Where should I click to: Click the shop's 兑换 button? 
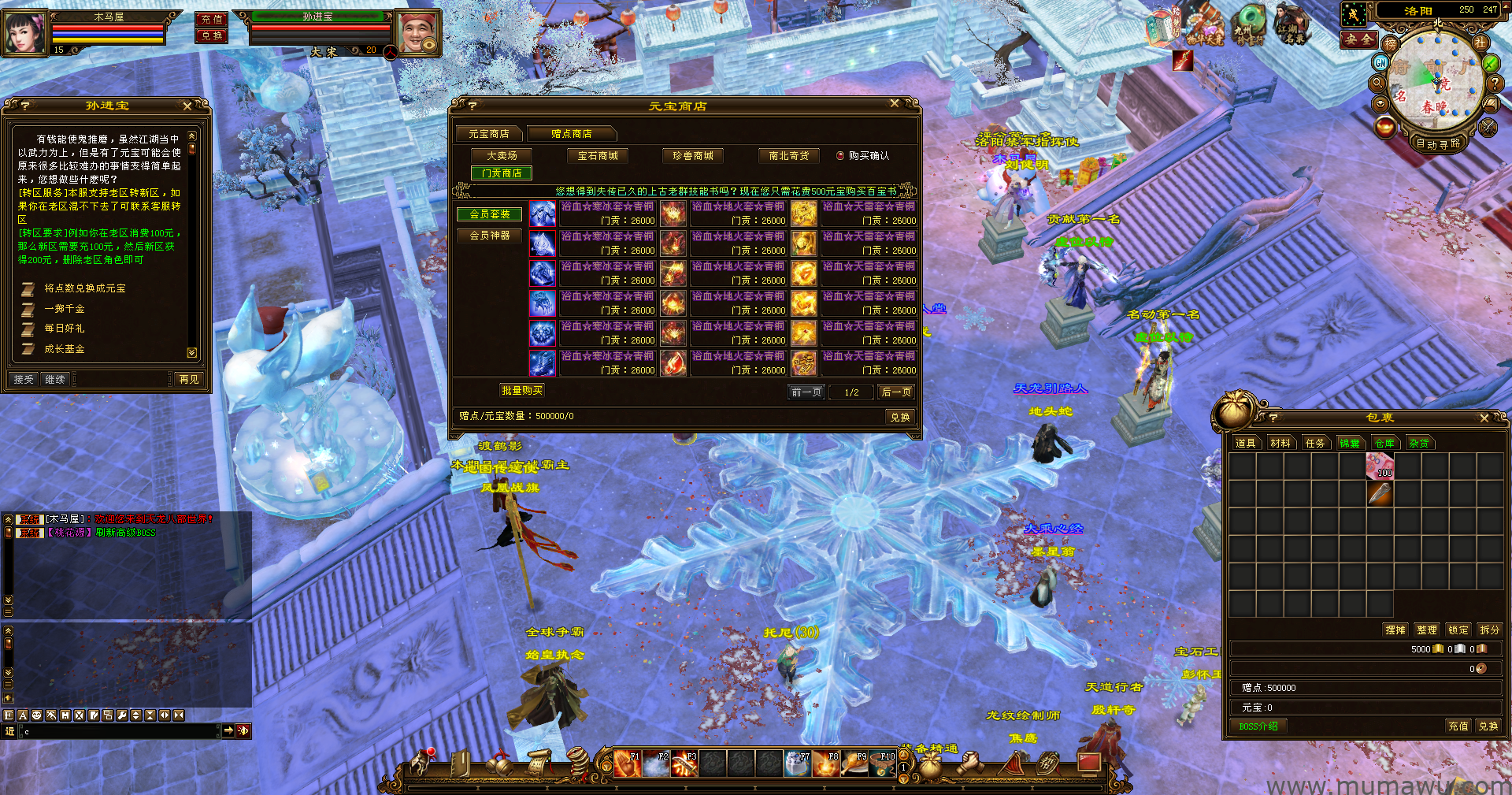(900, 417)
